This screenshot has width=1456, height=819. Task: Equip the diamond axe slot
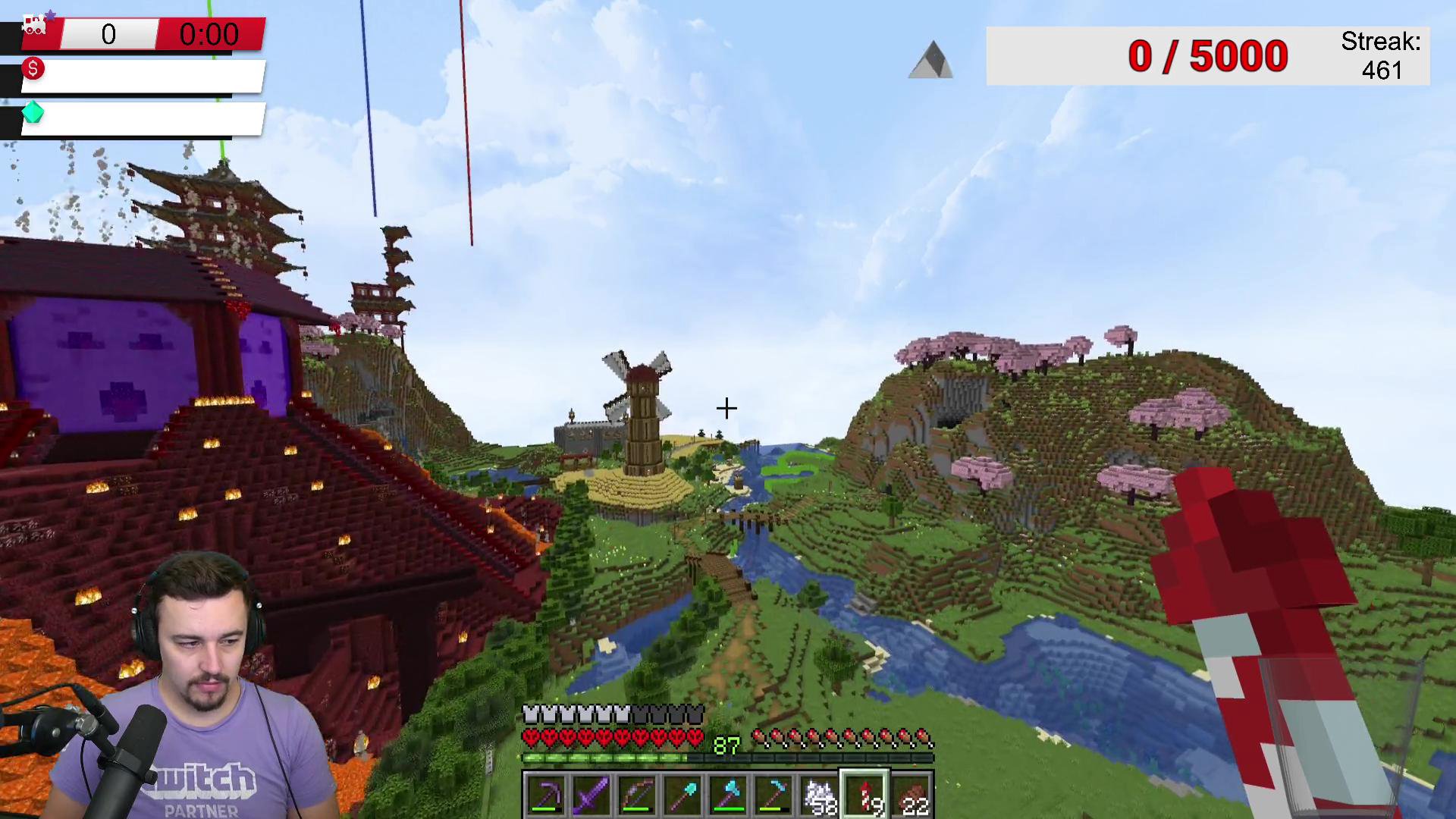[x=728, y=795]
